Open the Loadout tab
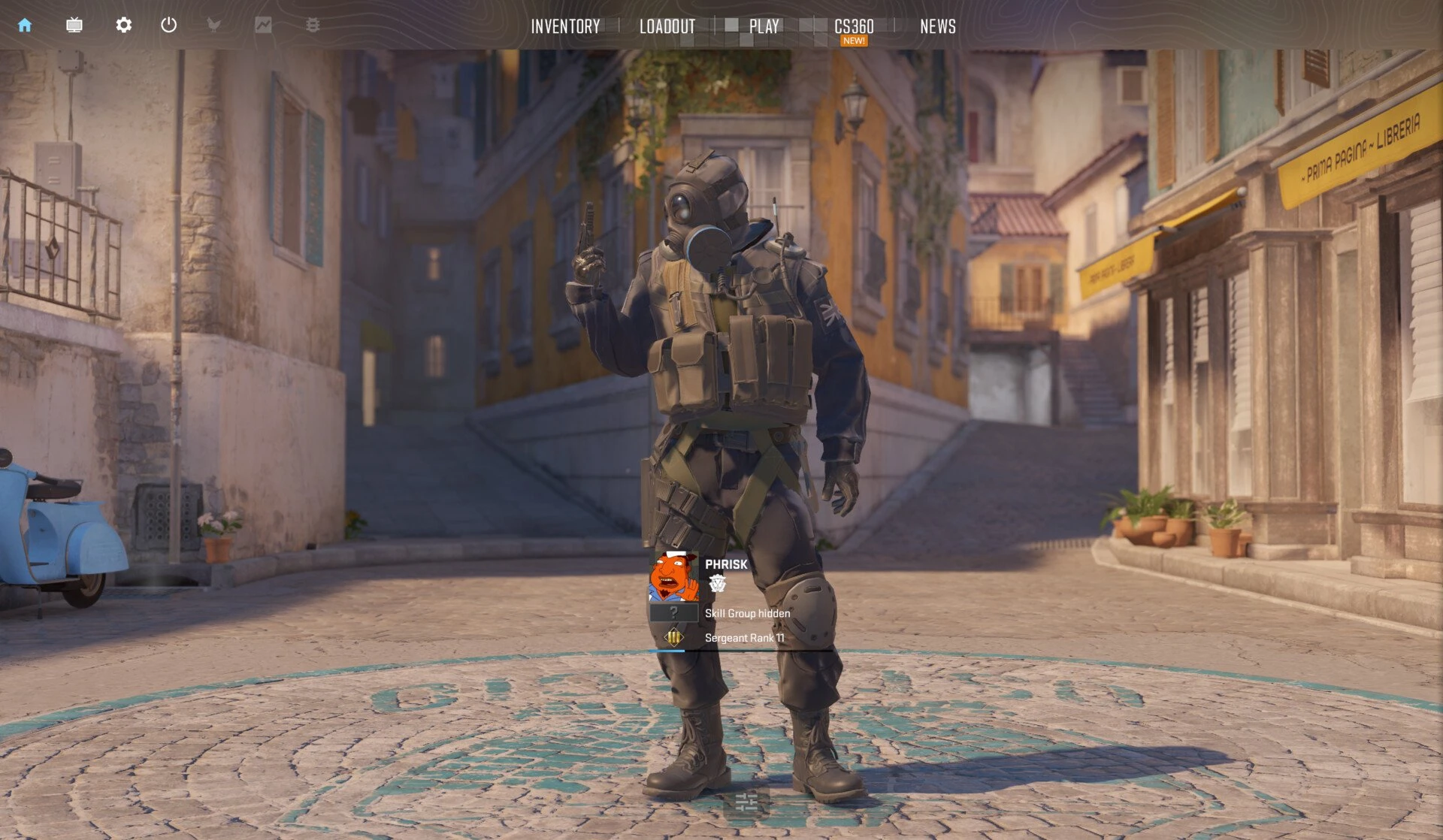The height and width of the screenshot is (840, 1443). pos(667,27)
